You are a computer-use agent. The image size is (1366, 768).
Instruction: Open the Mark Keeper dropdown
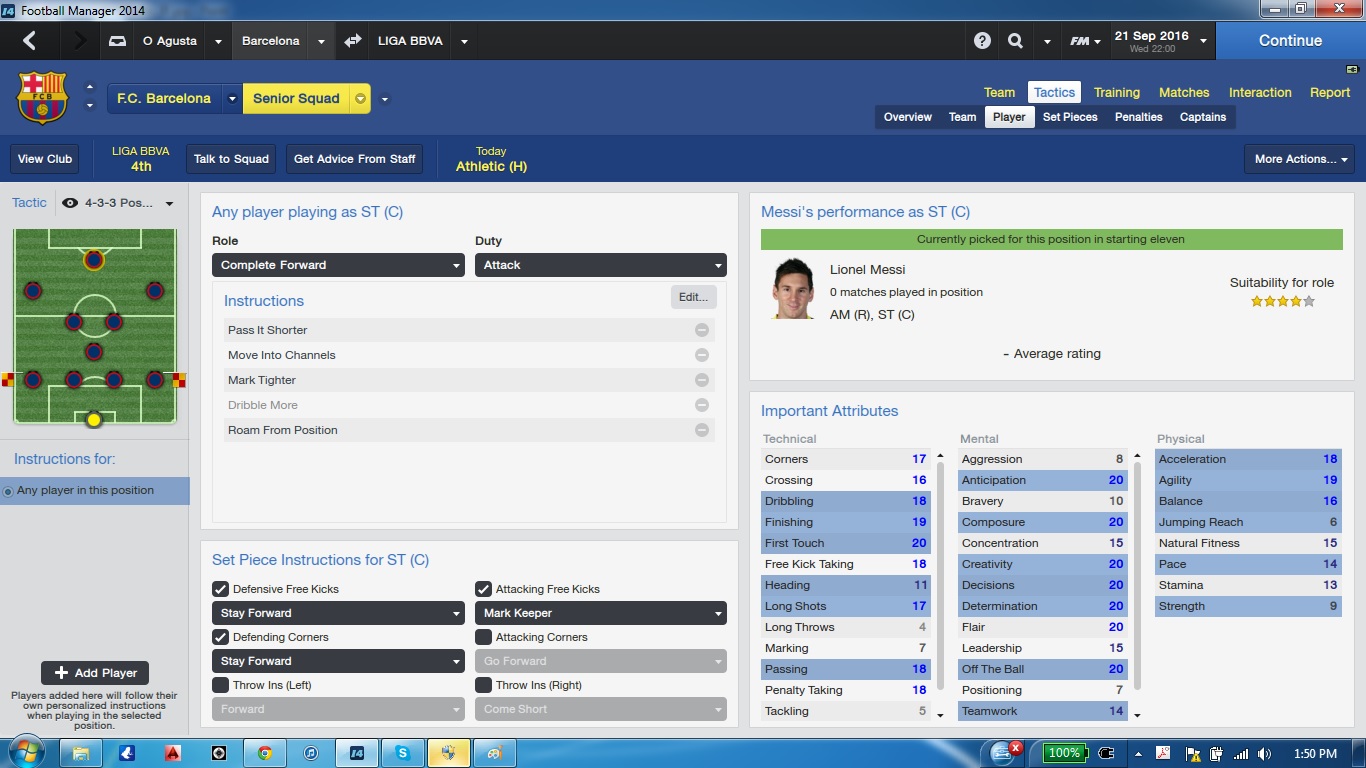click(x=600, y=613)
